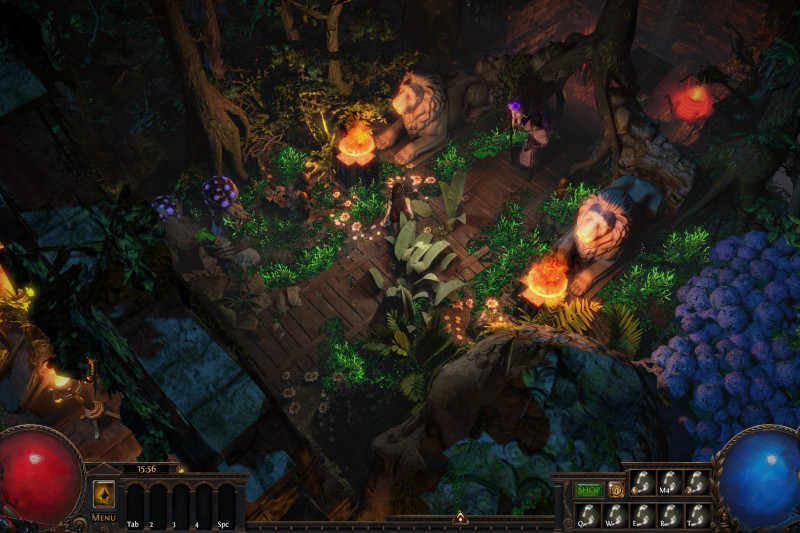Activate the footprints skill slot labeled R

pos(669,514)
